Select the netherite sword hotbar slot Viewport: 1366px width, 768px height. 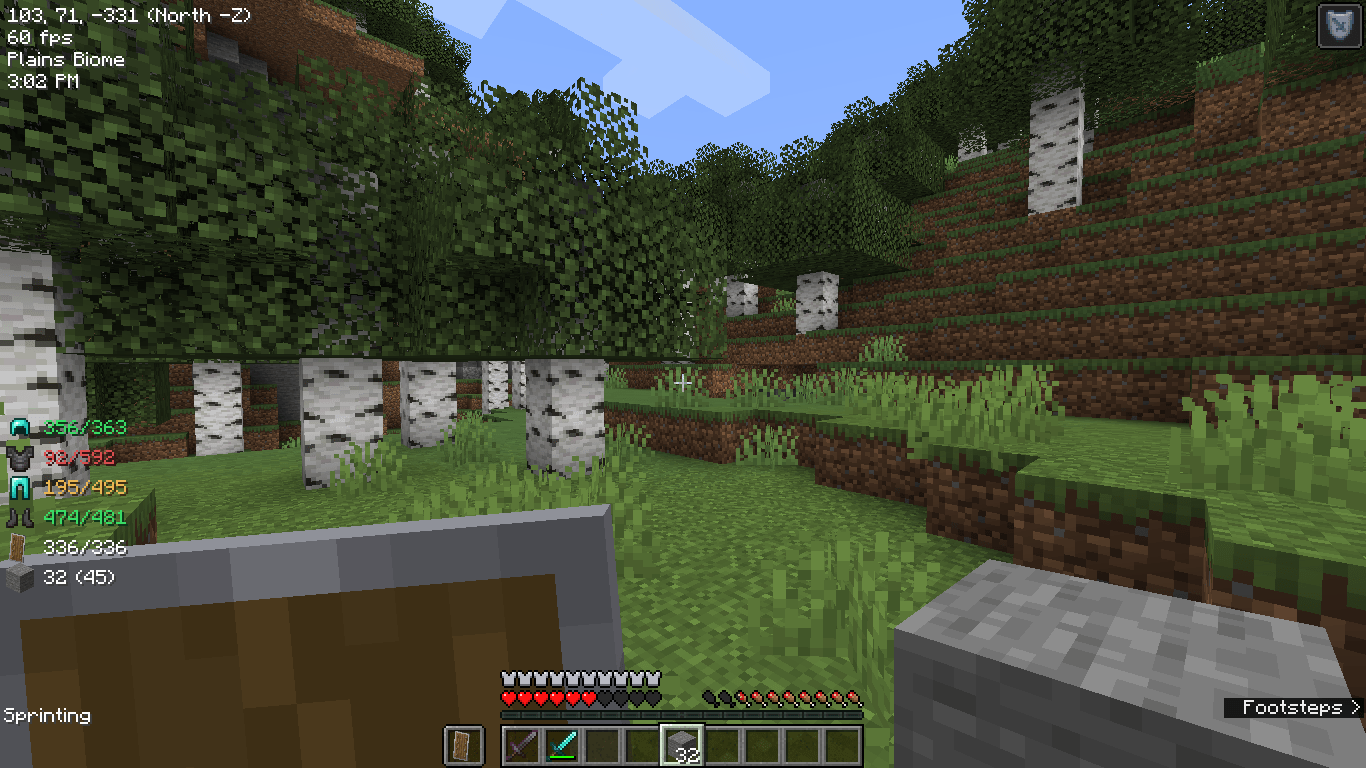pos(521,745)
